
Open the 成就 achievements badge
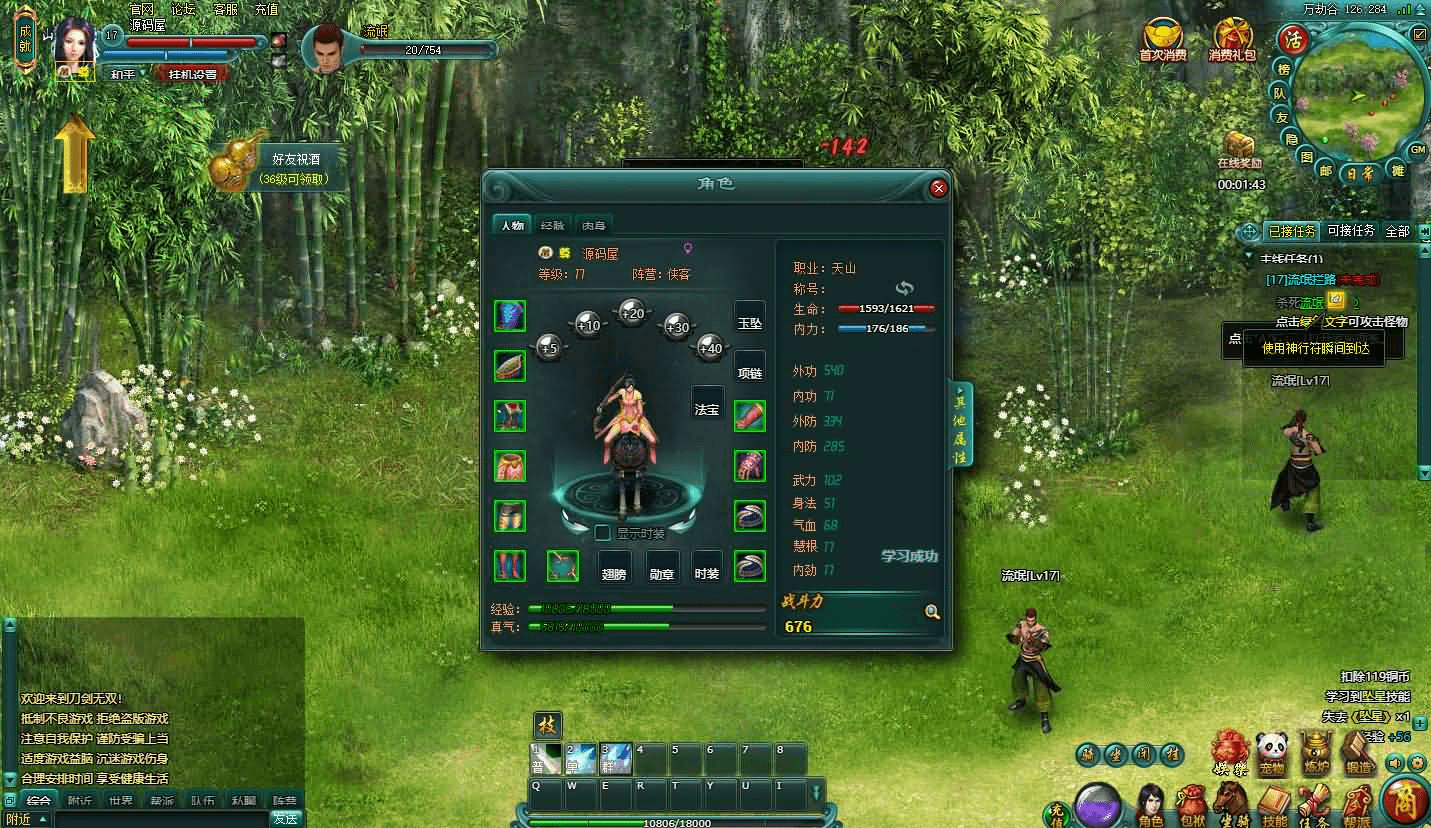[25, 38]
